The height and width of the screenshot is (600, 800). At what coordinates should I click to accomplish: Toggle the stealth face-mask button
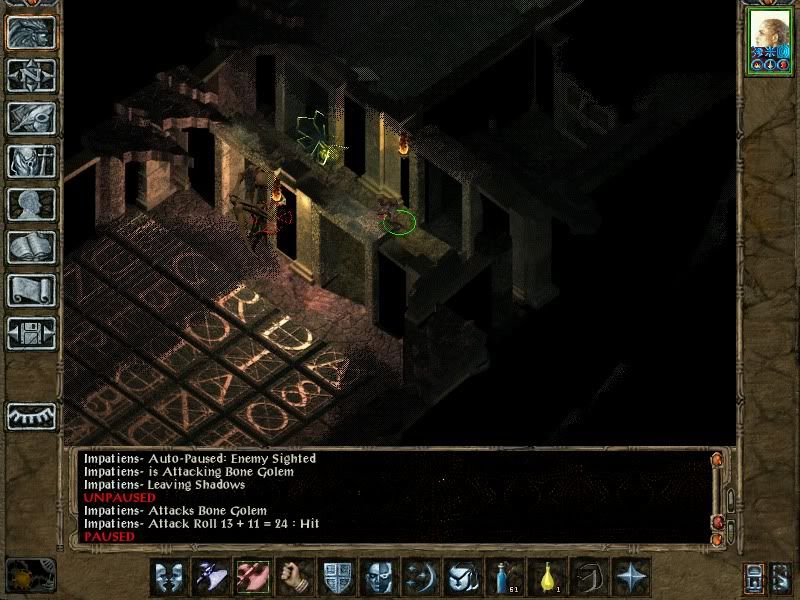click(377, 578)
